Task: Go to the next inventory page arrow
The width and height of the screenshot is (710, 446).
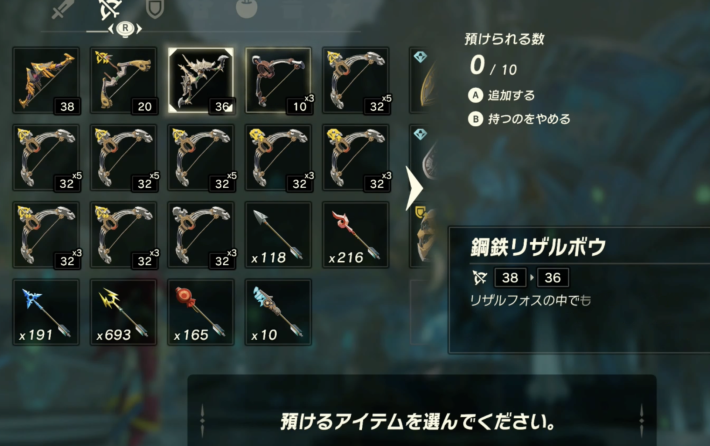Action: coord(412,188)
